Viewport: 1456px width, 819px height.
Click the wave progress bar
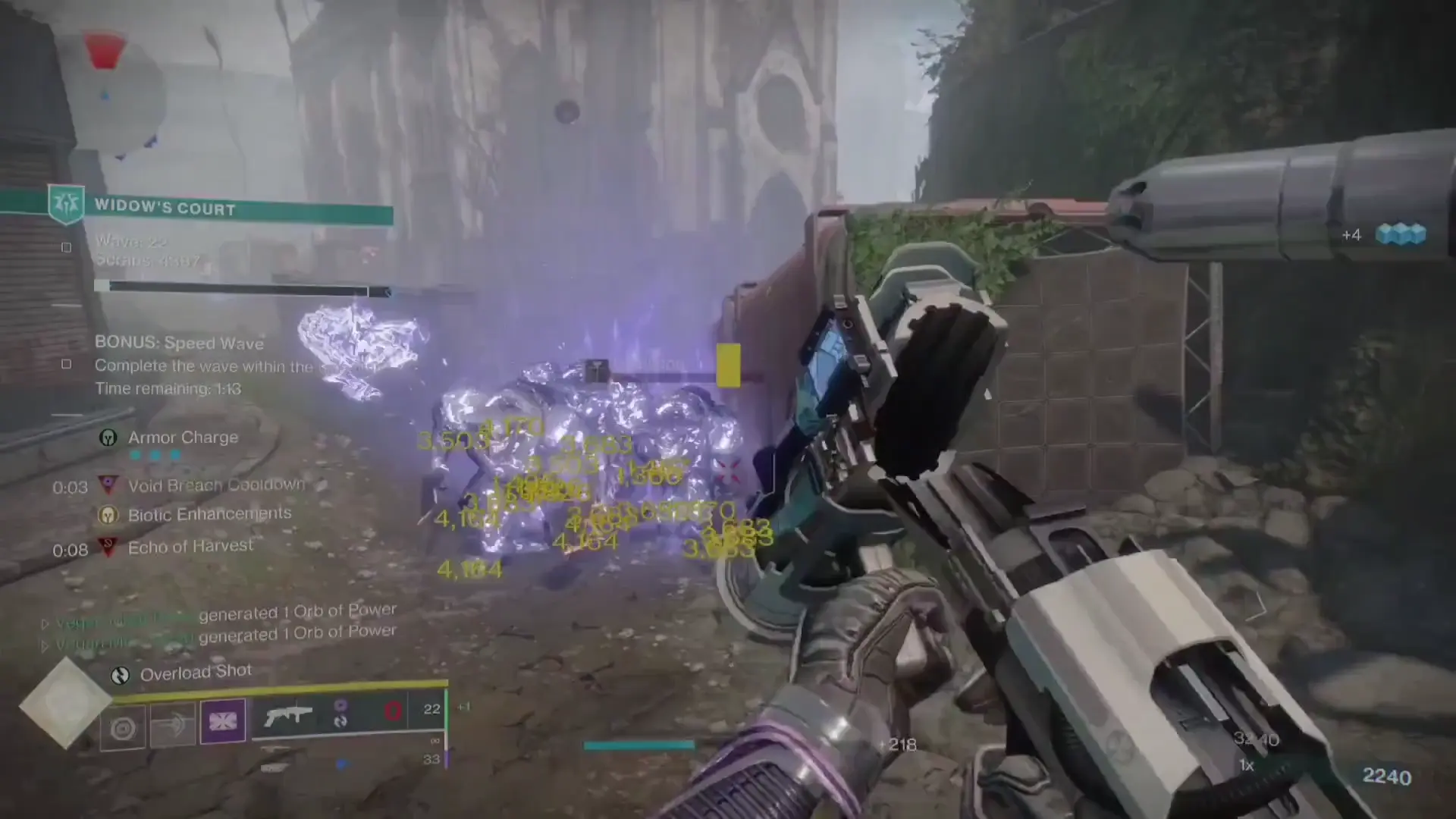pos(243,287)
